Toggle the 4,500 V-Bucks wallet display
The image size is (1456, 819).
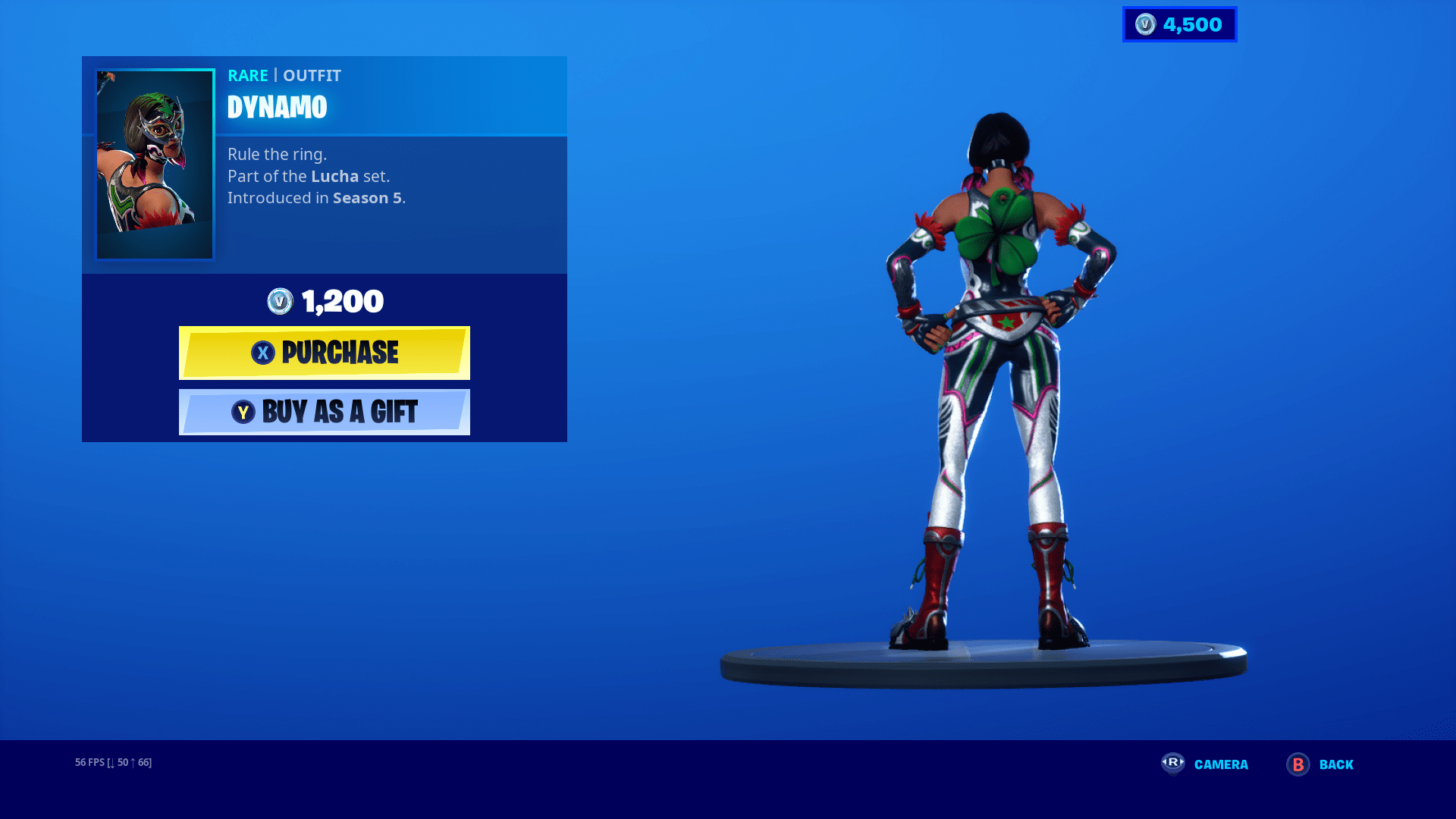[1178, 24]
